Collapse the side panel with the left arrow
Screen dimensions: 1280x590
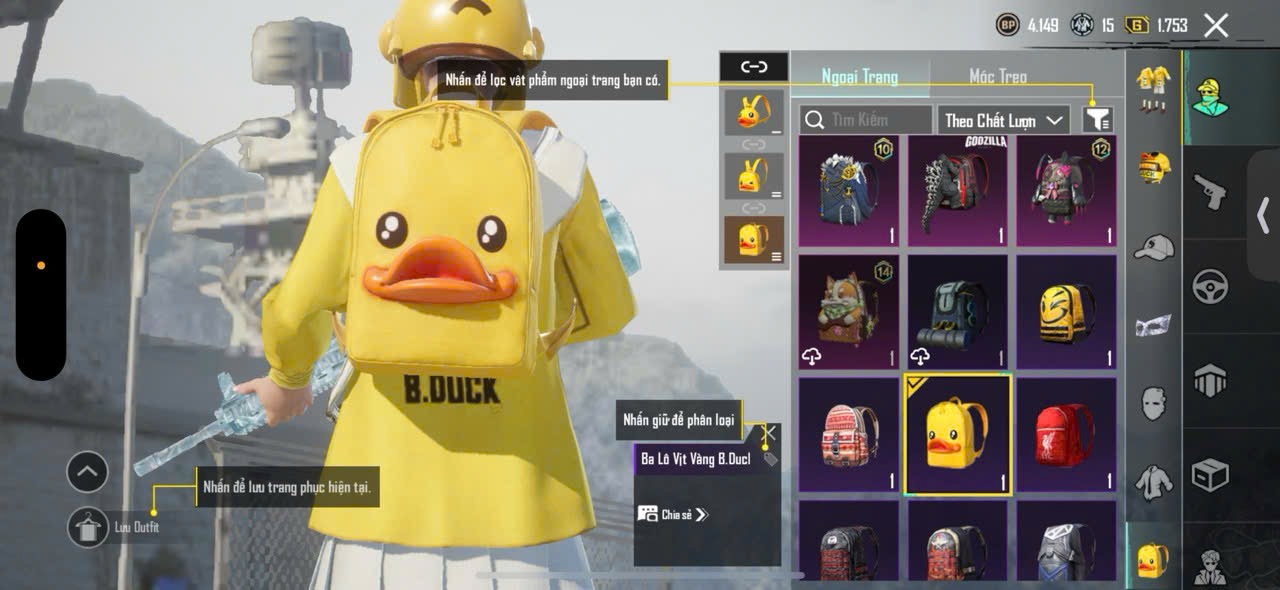(x=1264, y=215)
